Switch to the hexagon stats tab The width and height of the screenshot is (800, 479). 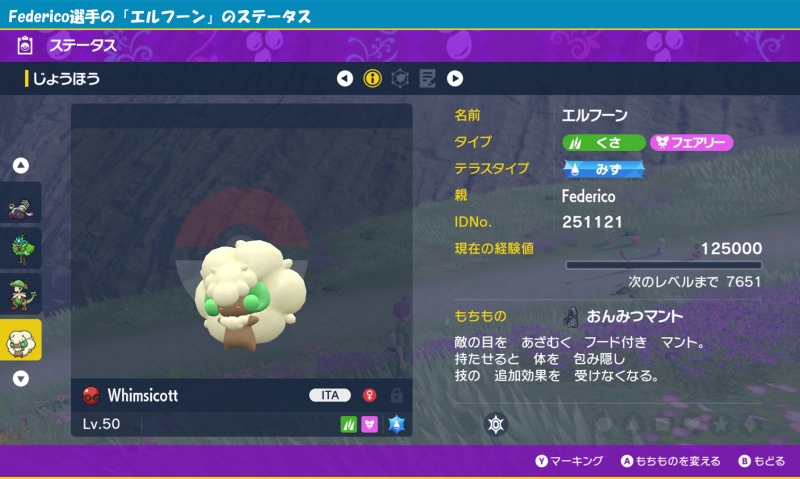click(x=400, y=78)
